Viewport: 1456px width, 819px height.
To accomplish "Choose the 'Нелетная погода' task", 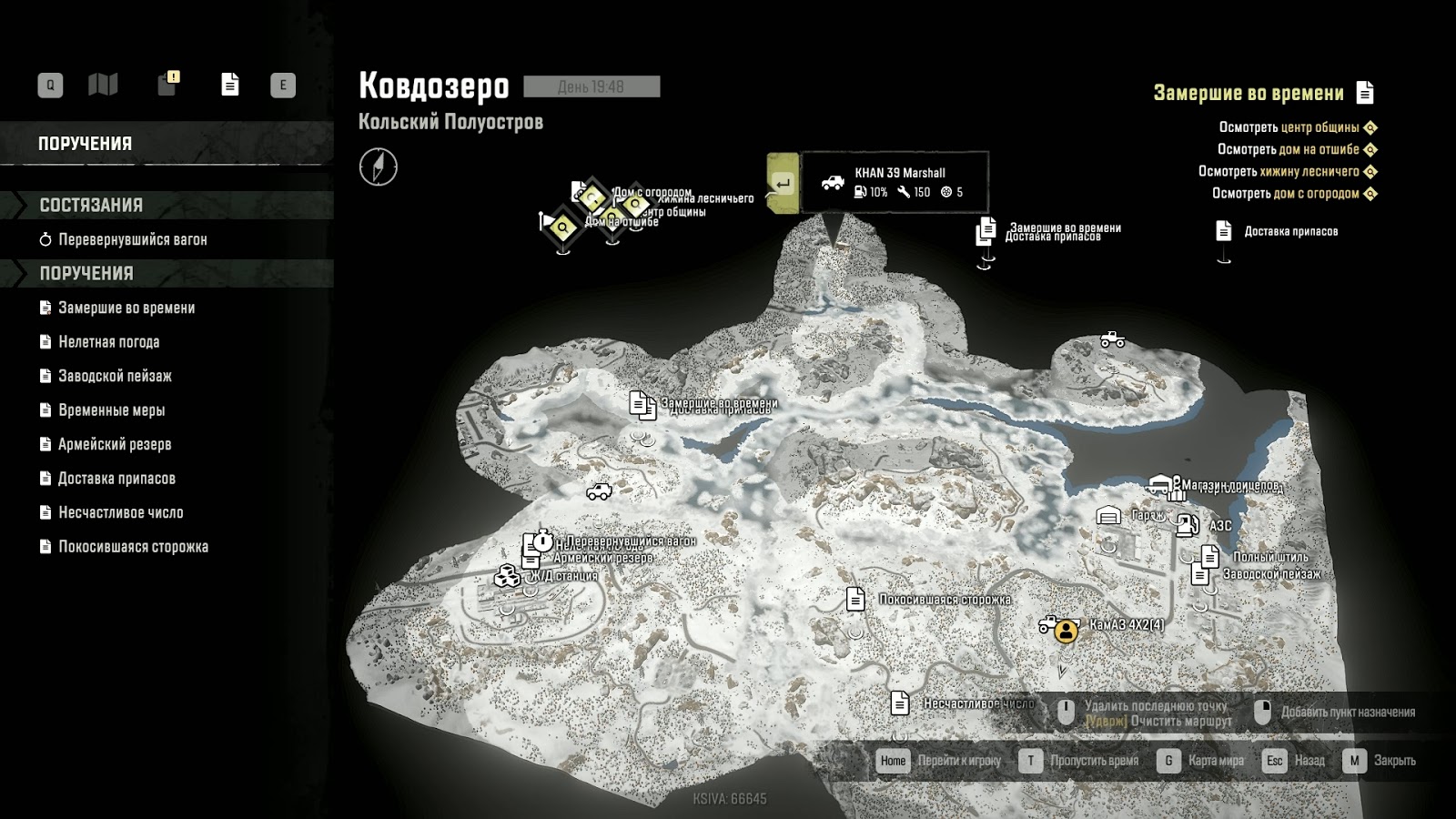I will (108, 342).
